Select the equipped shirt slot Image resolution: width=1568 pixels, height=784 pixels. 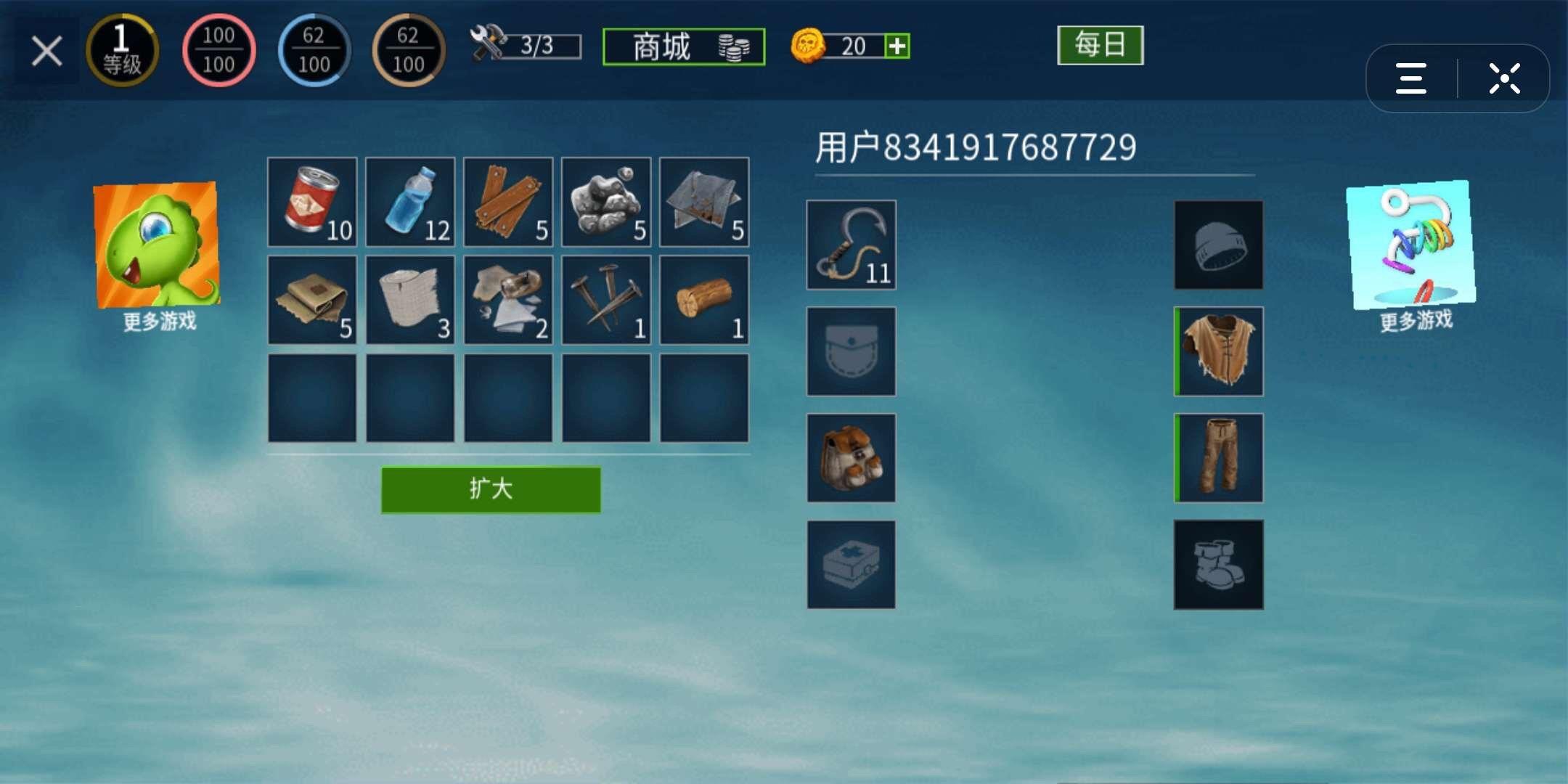[1218, 351]
